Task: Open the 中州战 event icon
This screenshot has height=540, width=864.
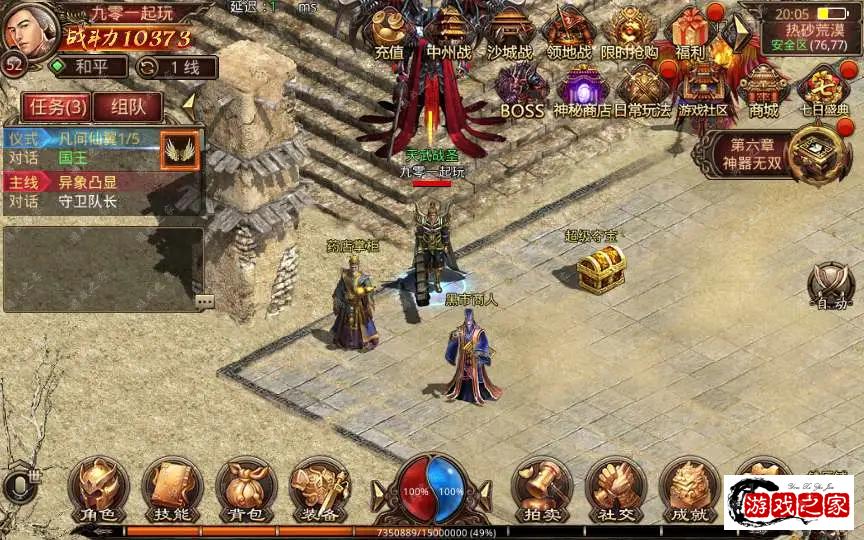Action: [x=447, y=32]
